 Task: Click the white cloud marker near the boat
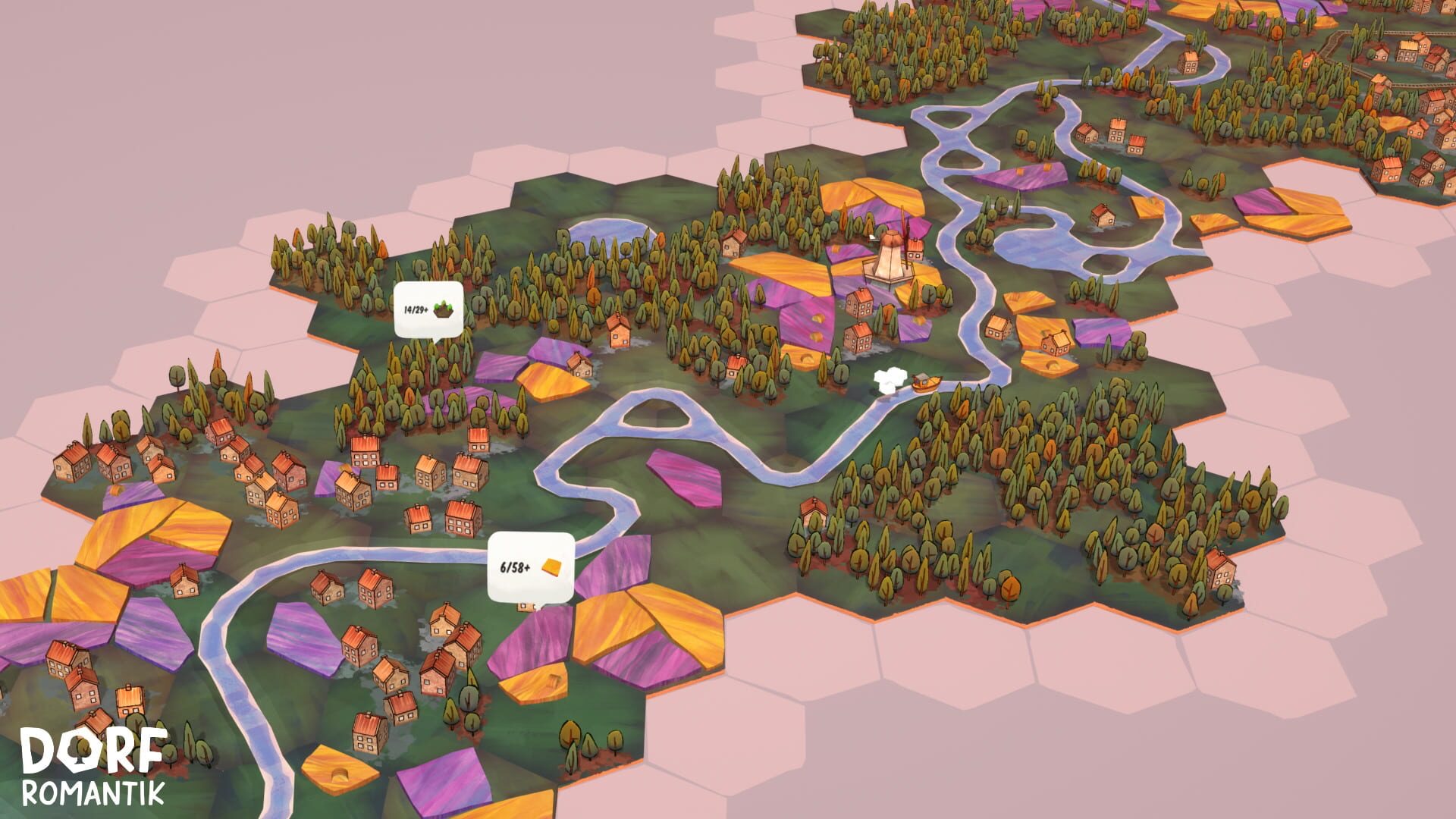pos(889,379)
